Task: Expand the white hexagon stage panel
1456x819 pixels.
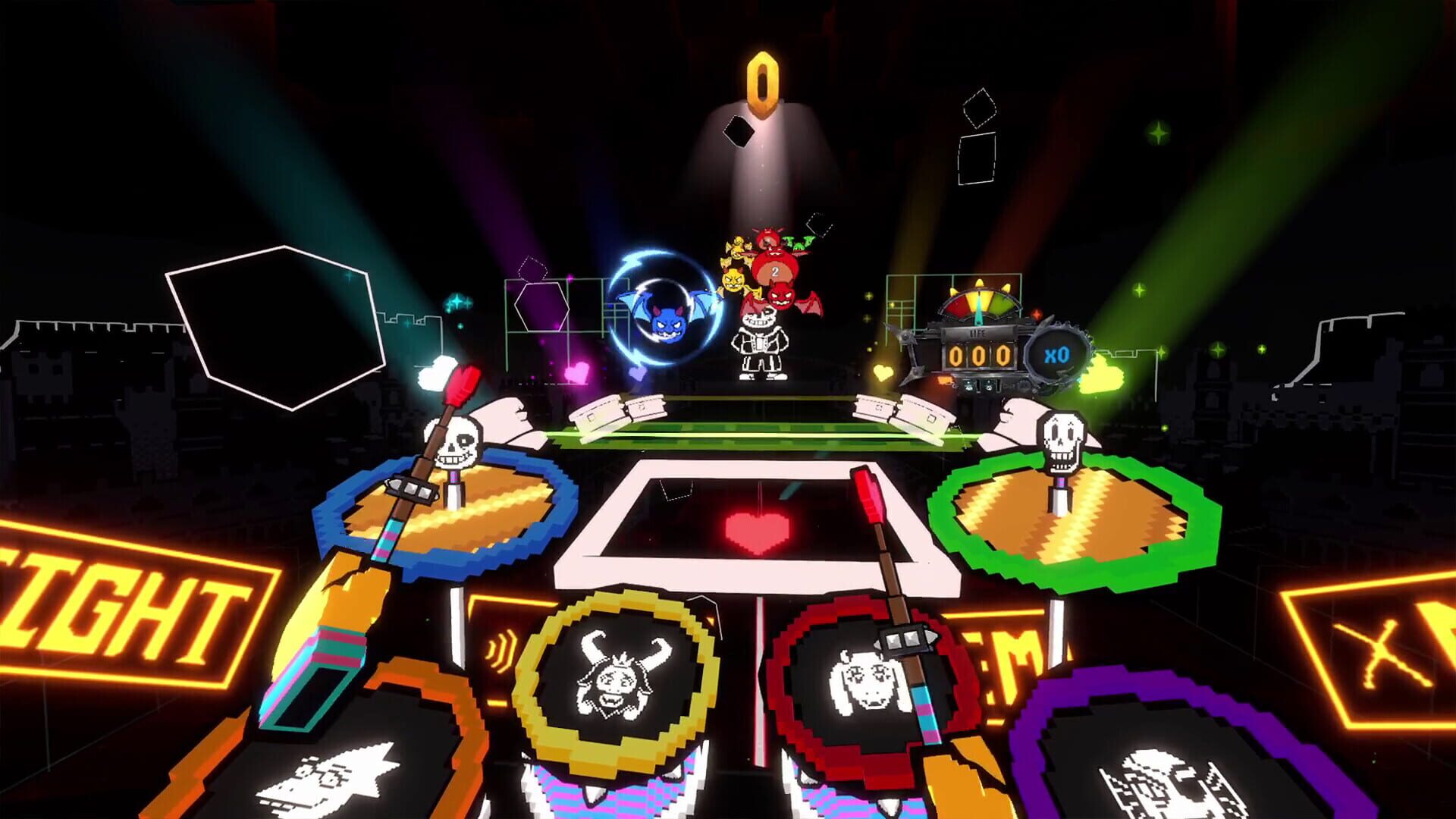Action: (x=273, y=326)
